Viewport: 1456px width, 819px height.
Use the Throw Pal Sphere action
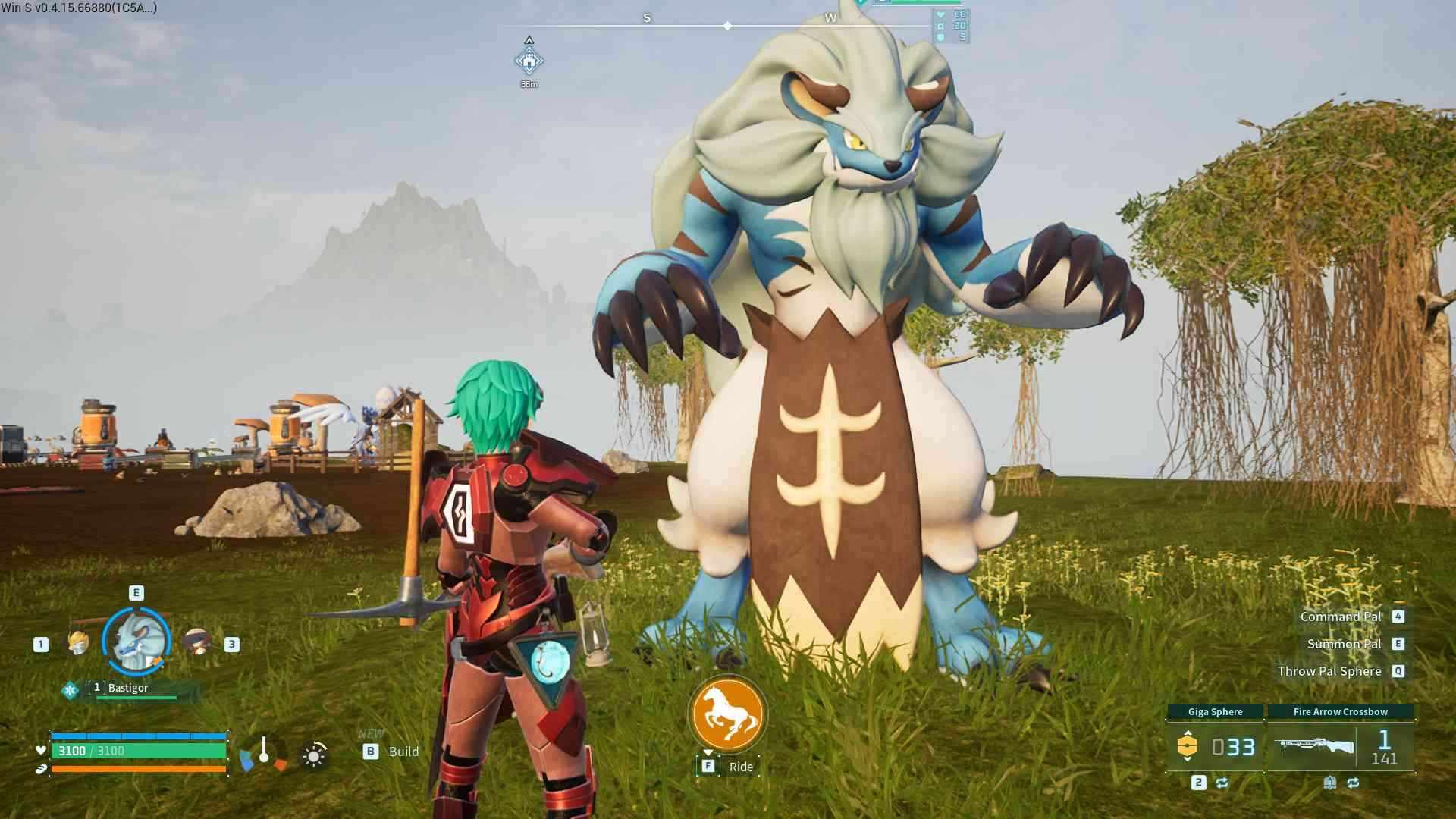[1329, 671]
